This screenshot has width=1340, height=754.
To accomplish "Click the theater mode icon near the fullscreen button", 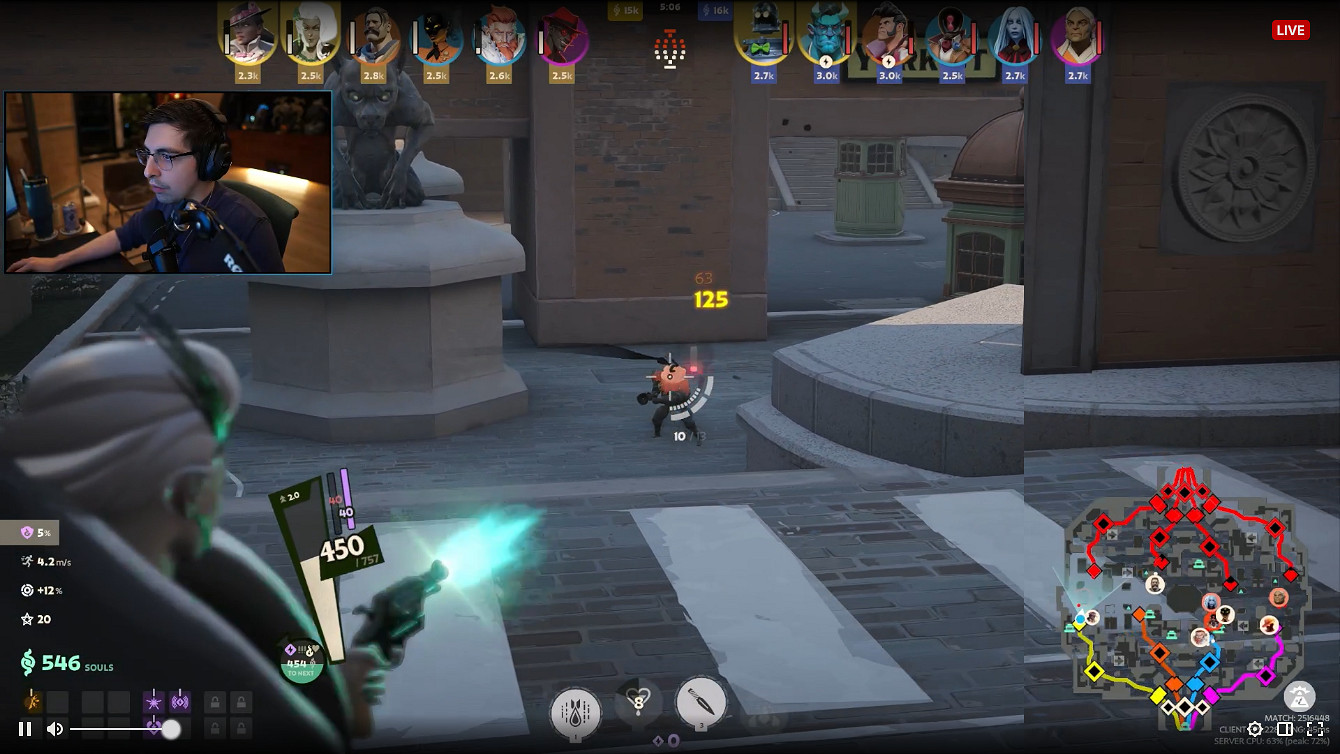I will [1285, 730].
